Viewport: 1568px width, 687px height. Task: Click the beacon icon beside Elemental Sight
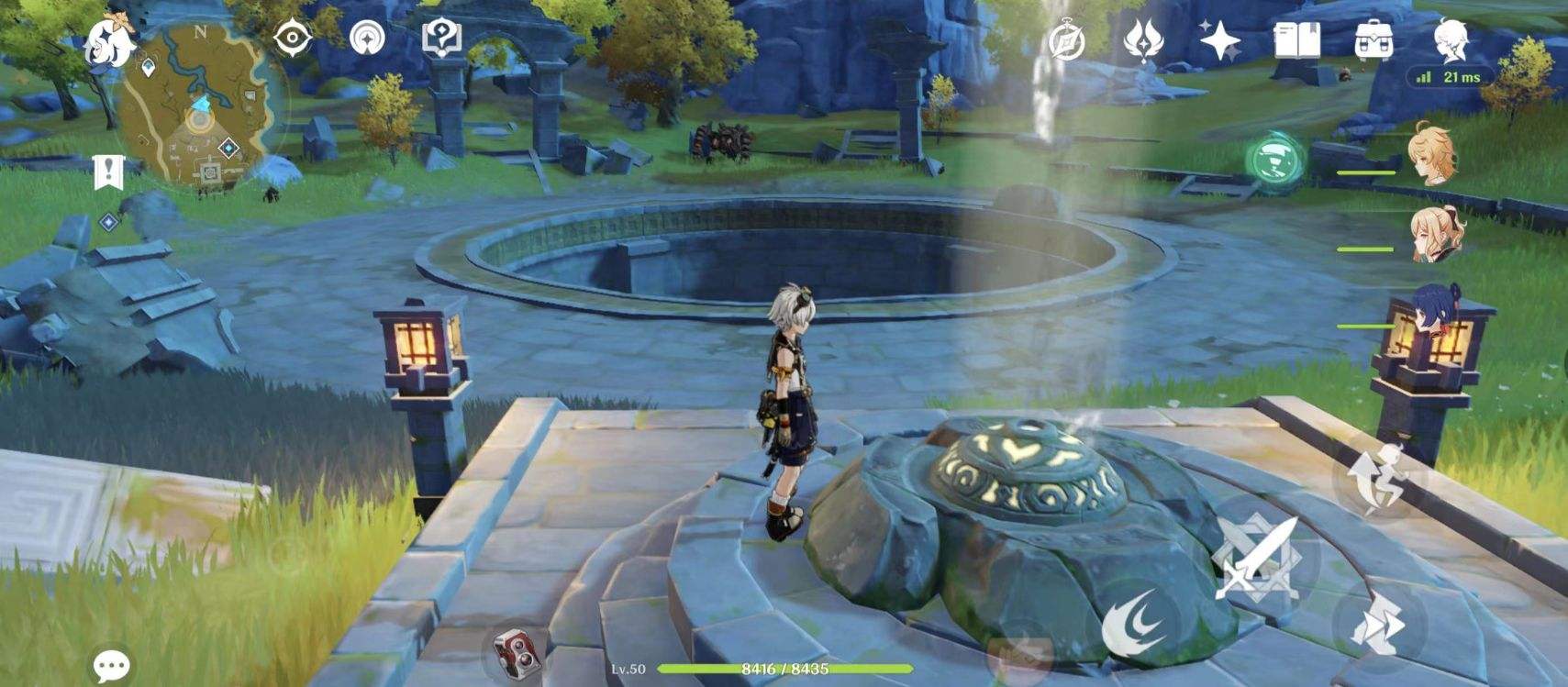point(368,38)
